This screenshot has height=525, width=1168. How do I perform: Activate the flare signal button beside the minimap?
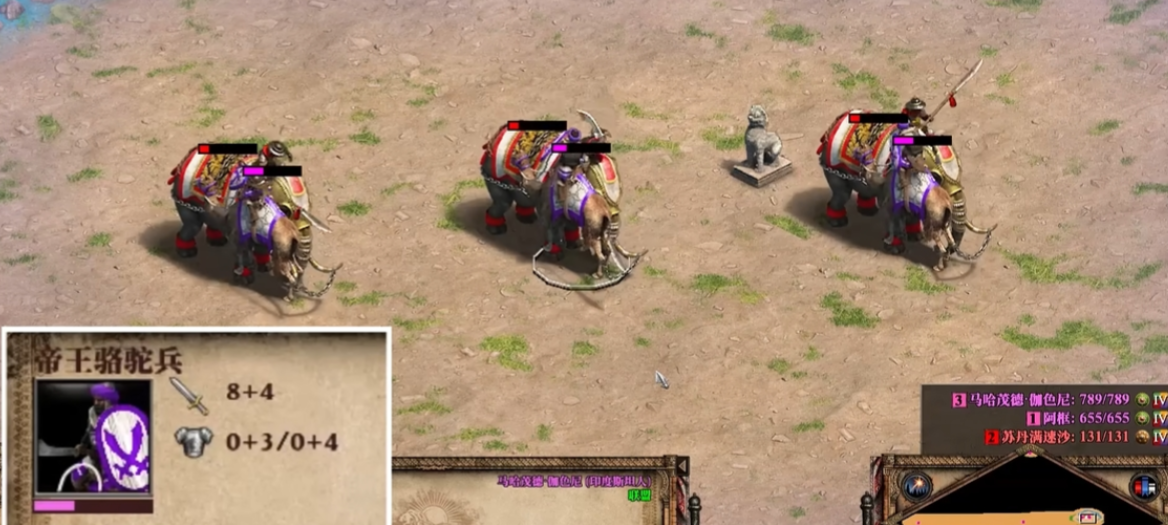pos(915,486)
